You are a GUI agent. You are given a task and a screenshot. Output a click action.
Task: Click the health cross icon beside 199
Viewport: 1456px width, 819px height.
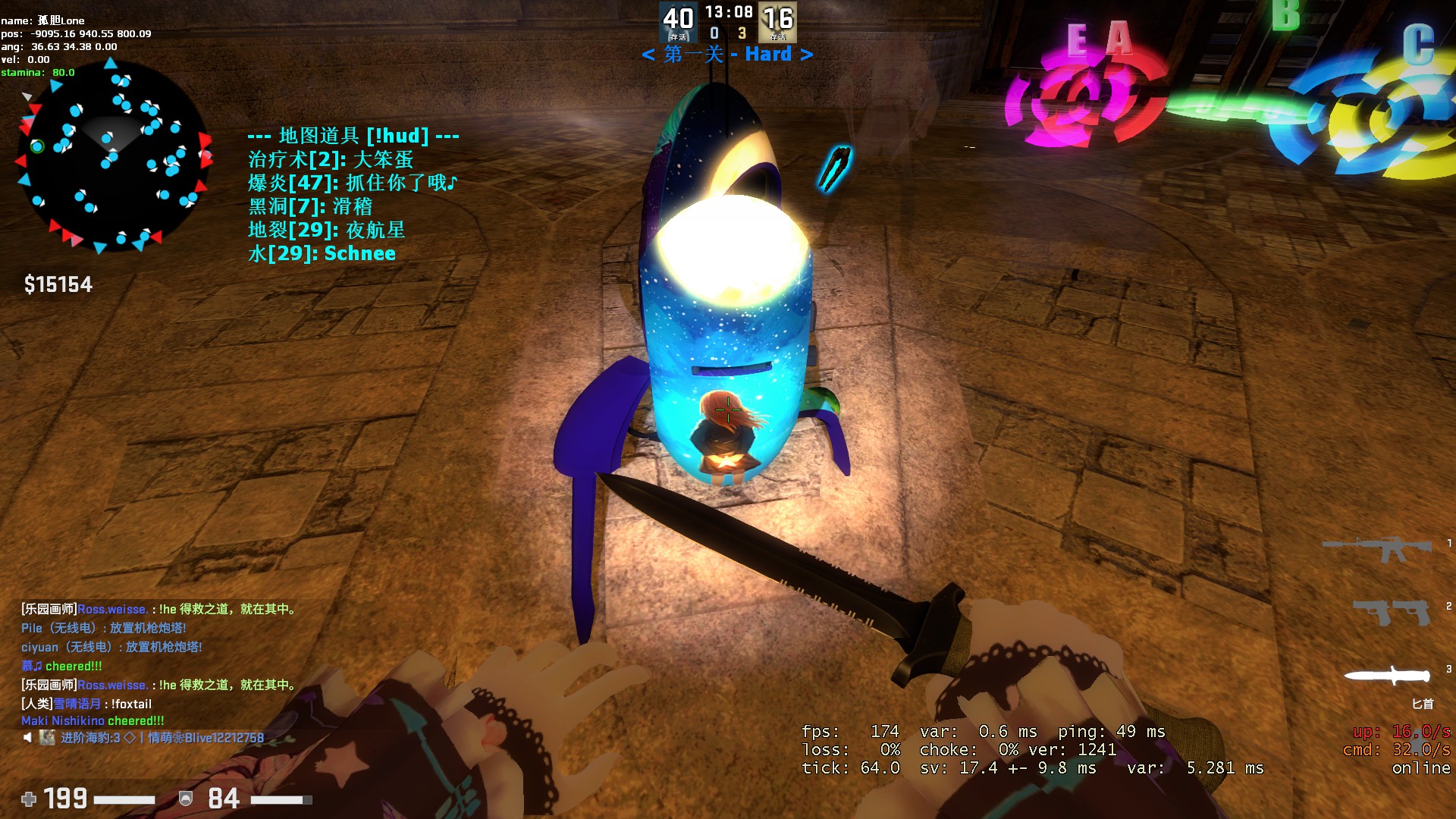29,799
